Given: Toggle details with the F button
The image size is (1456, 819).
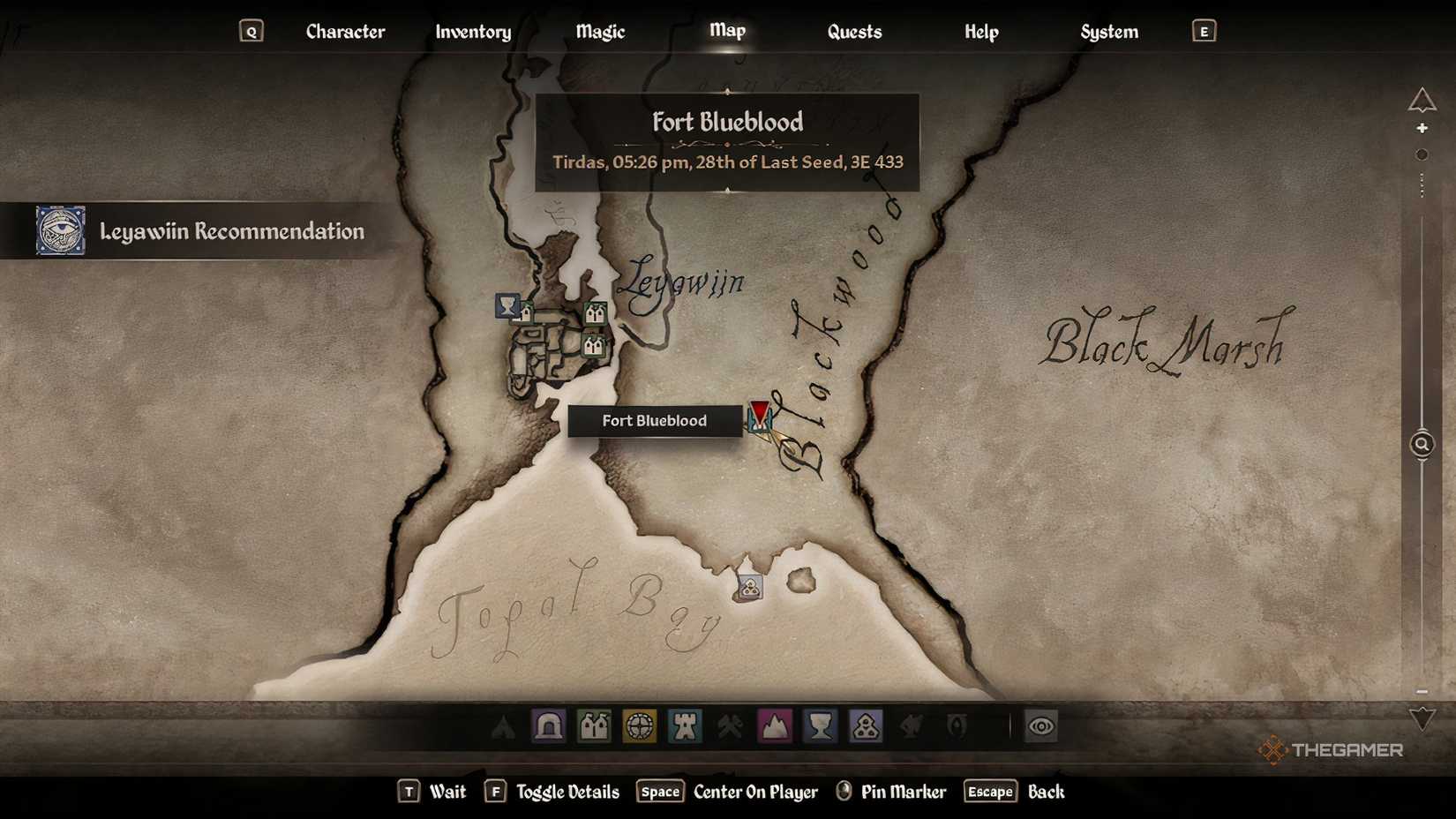Looking at the screenshot, I should [x=497, y=792].
